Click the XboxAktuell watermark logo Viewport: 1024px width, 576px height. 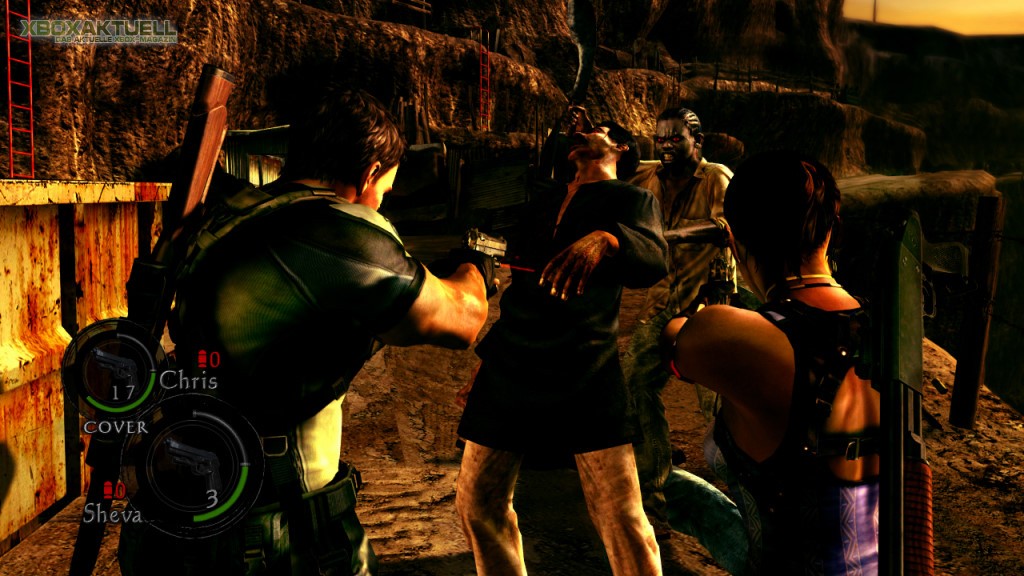(99, 31)
